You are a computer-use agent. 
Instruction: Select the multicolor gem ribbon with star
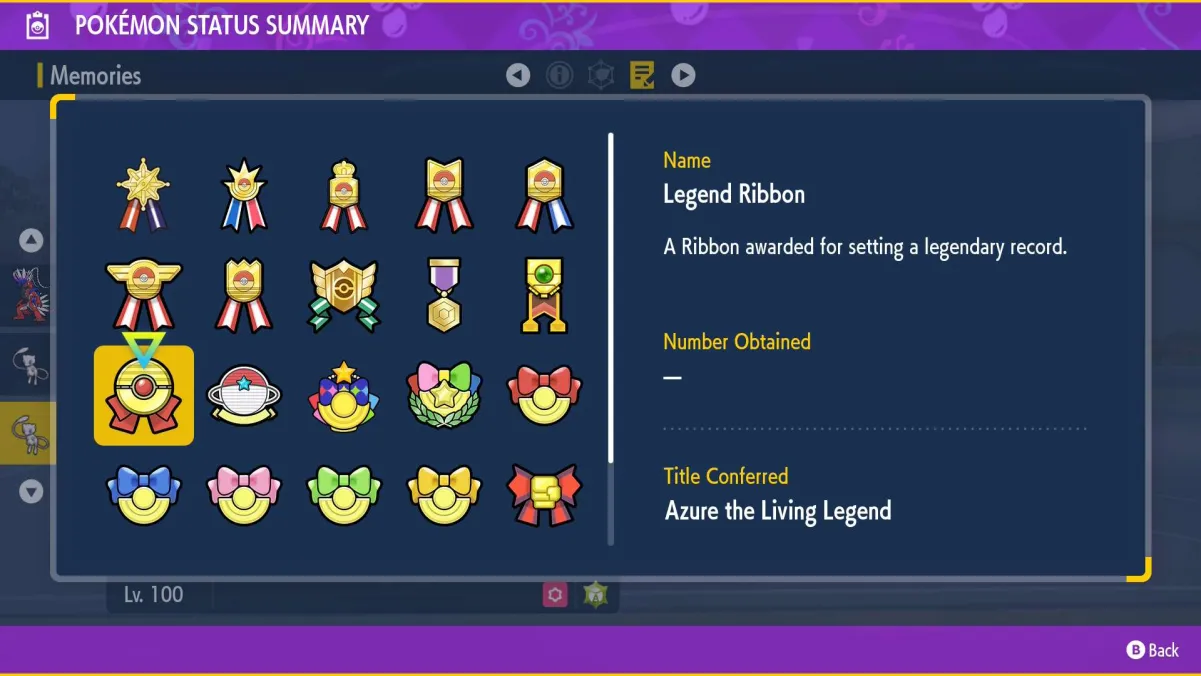click(x=344, y=396)
